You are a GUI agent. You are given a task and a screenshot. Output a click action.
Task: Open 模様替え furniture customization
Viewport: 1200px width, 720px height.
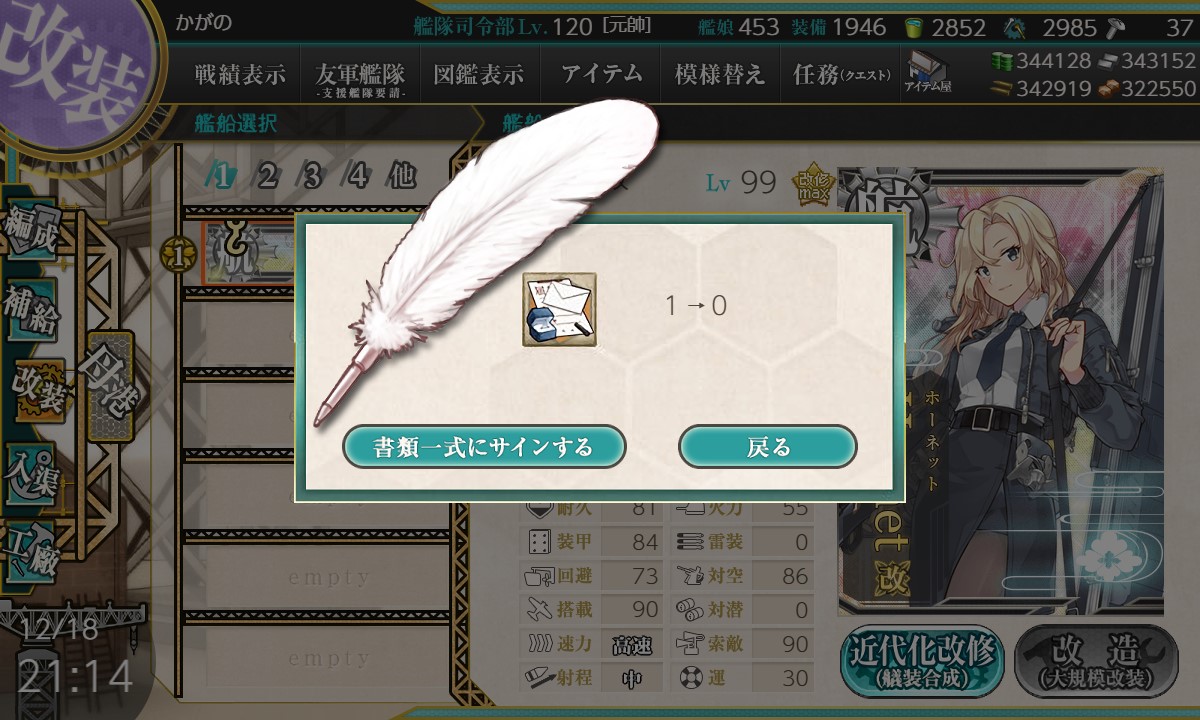click(x=720, y=75)
